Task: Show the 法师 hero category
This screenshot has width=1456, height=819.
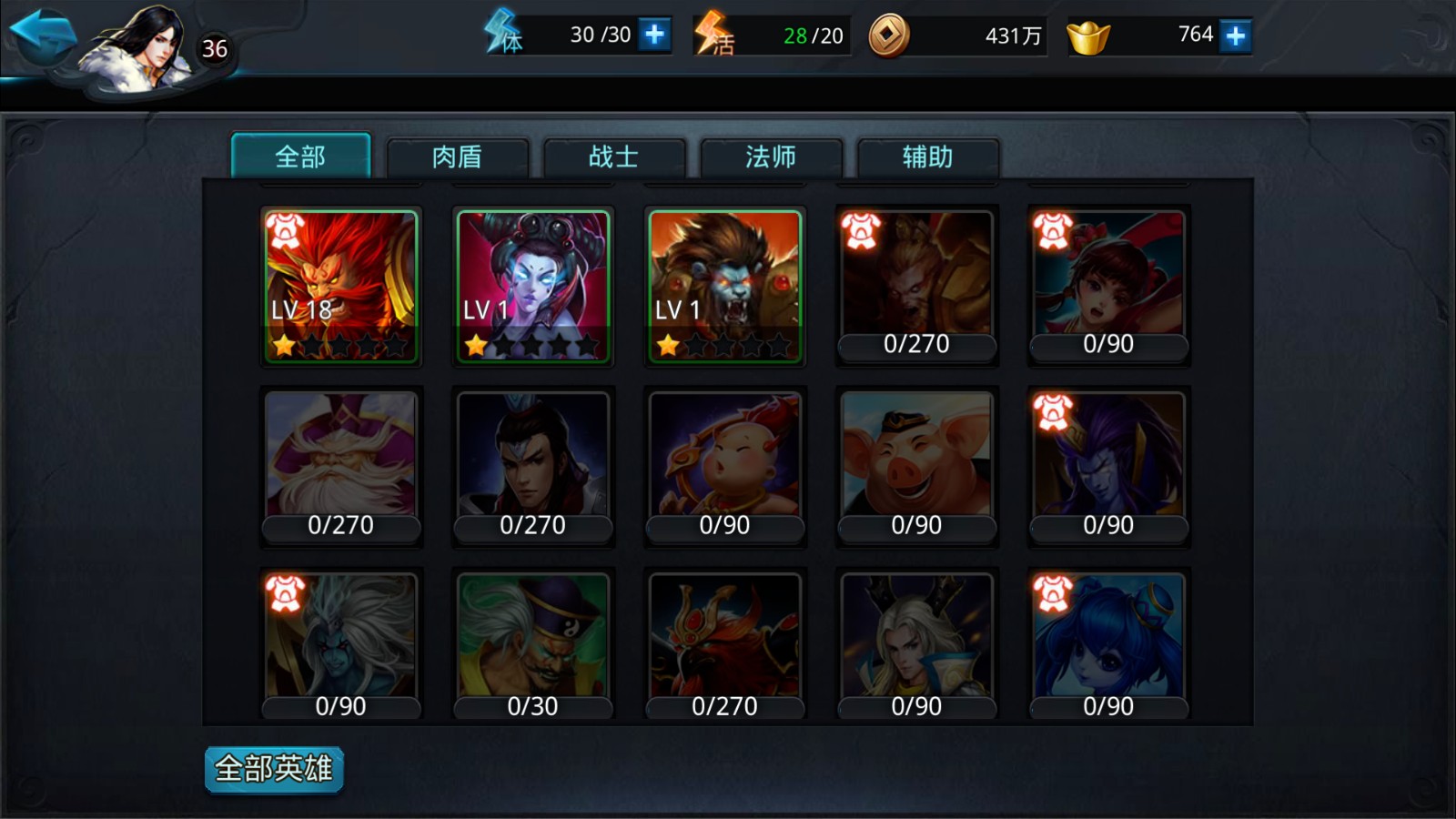Action: point(771,157)
